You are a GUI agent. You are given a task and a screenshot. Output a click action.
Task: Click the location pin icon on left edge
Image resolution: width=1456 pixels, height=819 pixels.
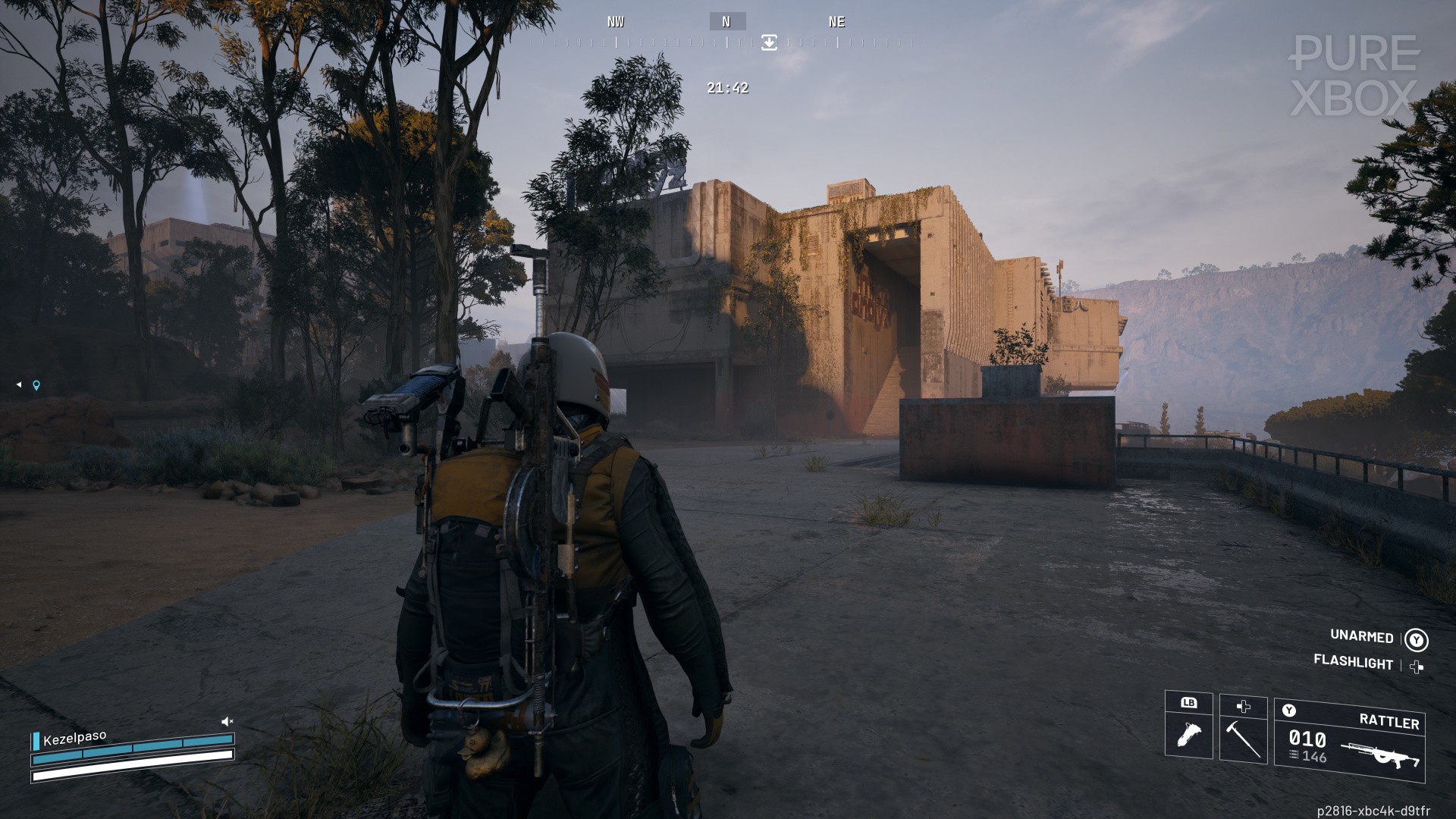coord(36,385)
